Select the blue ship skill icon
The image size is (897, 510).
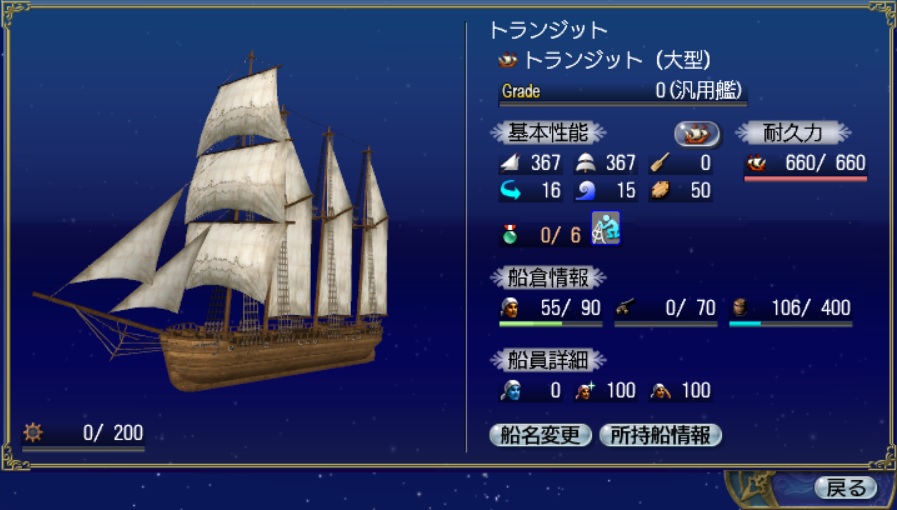pos(606,228)
